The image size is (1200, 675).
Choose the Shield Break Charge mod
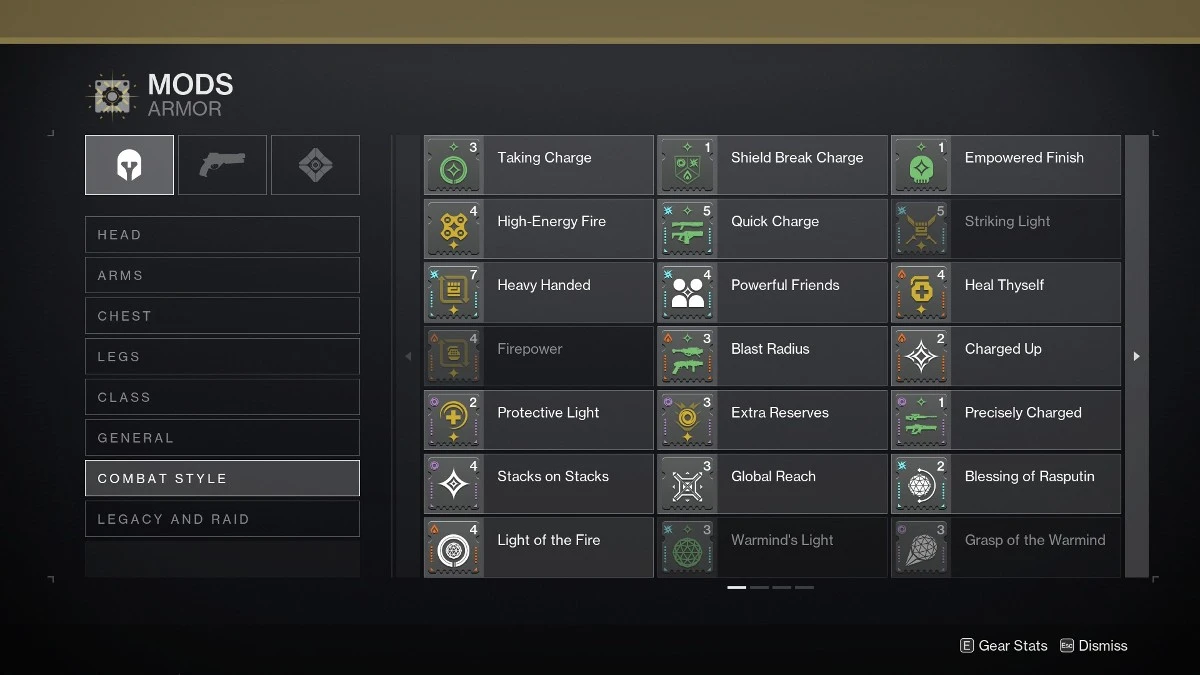772,165
